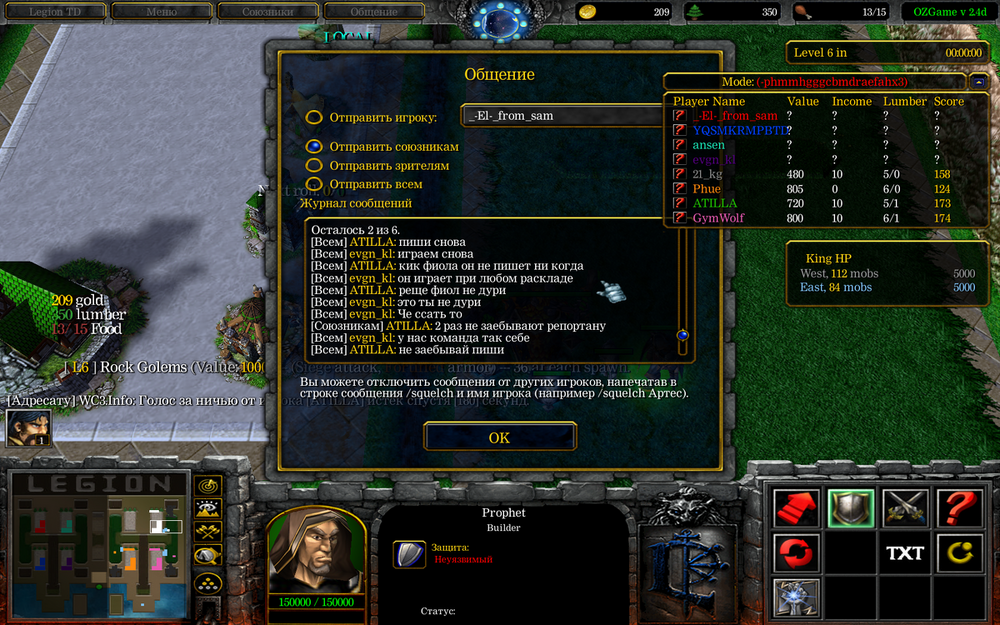Activate the minimap signal ping button
The width and height of the screenshot is (1000, 625).
tap(208, 487)
